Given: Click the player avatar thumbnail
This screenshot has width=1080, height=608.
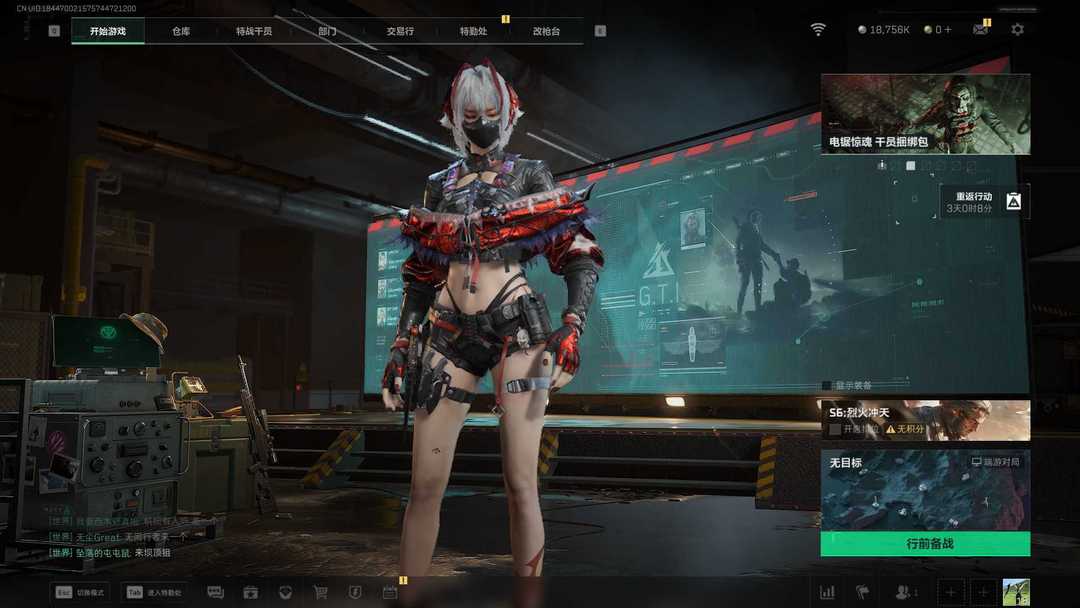Looking at the screenshot, I should (x=1016, y=592).
